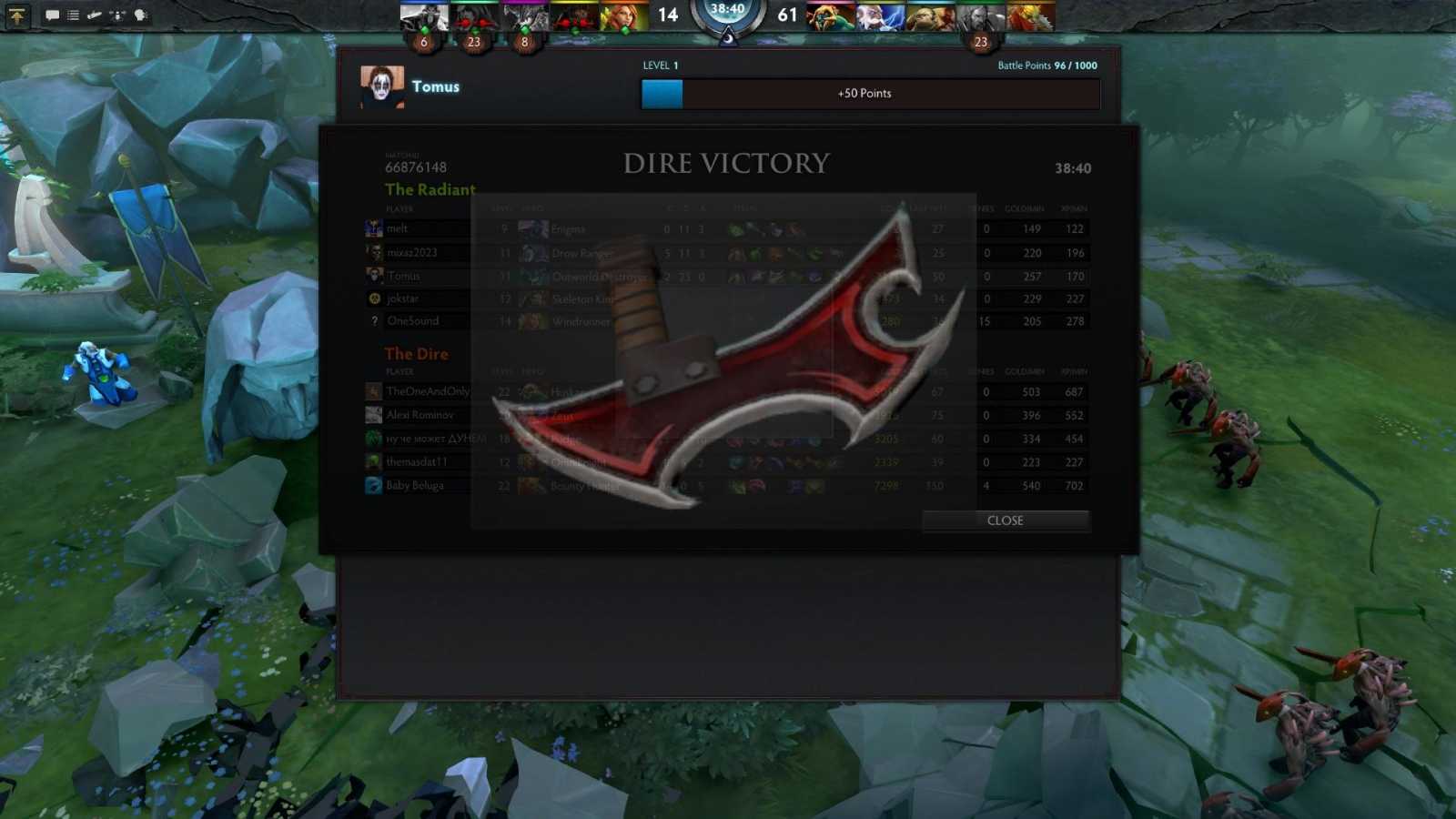The width and height of the screenshot is (1456, 819).
Task: Click the top-left upgrade arrow icon
Action: click(16, 16)
